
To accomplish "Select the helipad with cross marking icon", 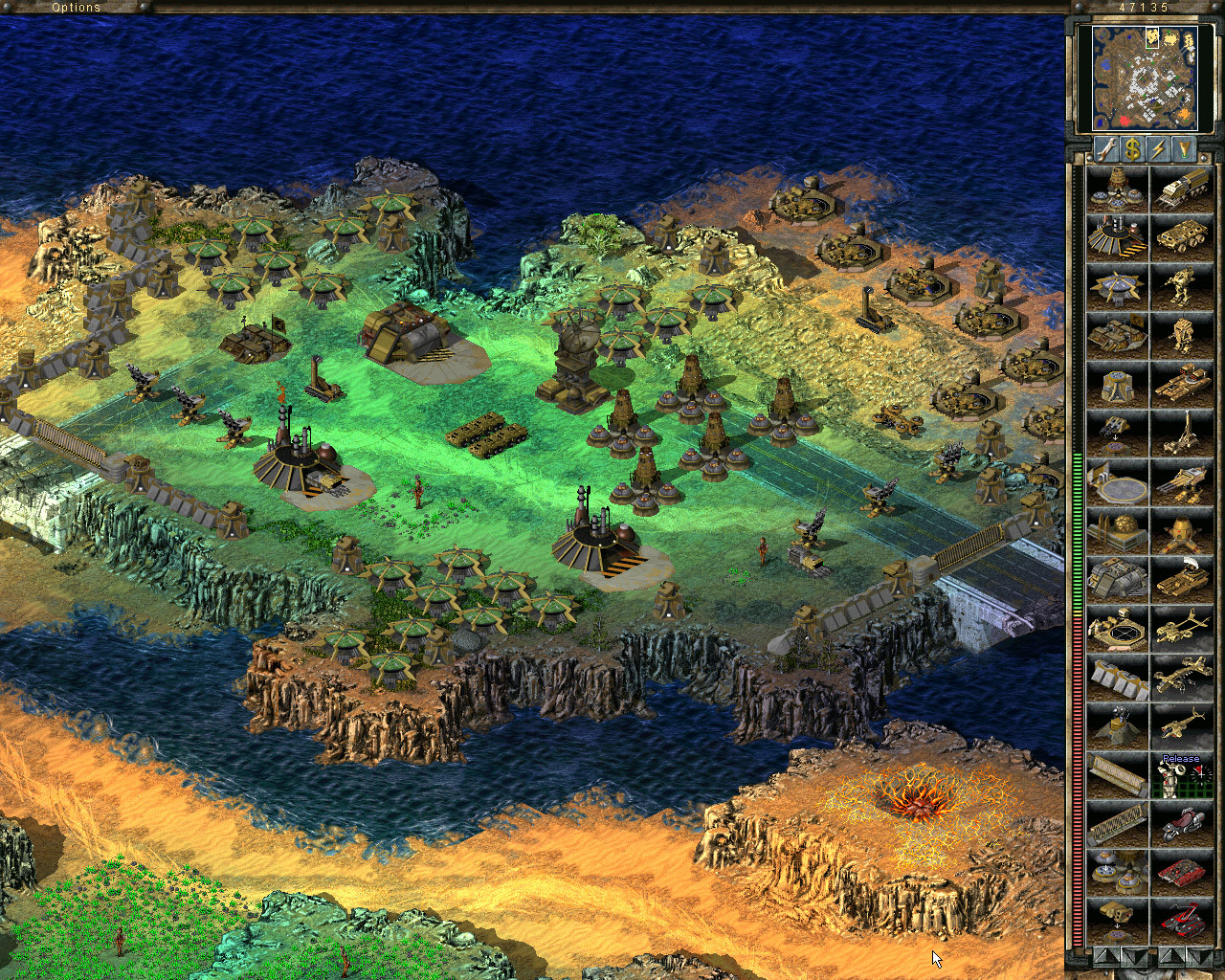I will click(x=1117, y=628).
